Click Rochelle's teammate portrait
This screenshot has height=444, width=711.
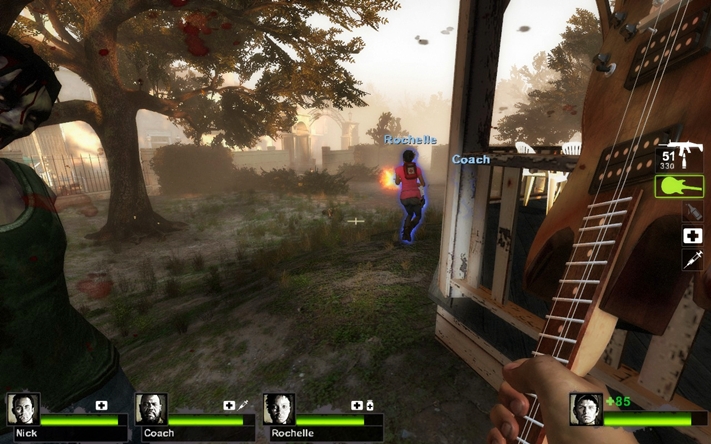pyautogui.click(x=279, y=409)
